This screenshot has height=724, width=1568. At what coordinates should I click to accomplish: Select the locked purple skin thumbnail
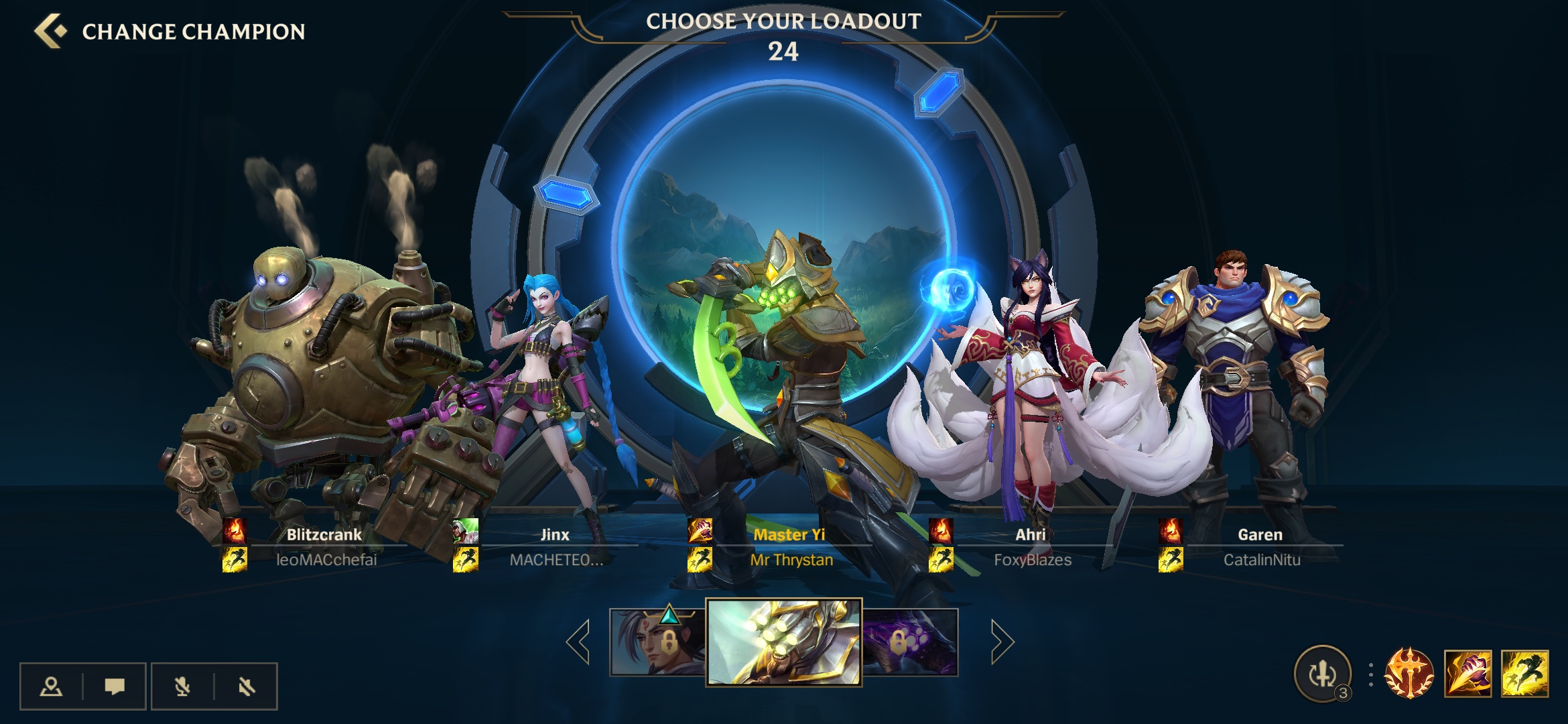pyautogui.click(x=910, y=642)
